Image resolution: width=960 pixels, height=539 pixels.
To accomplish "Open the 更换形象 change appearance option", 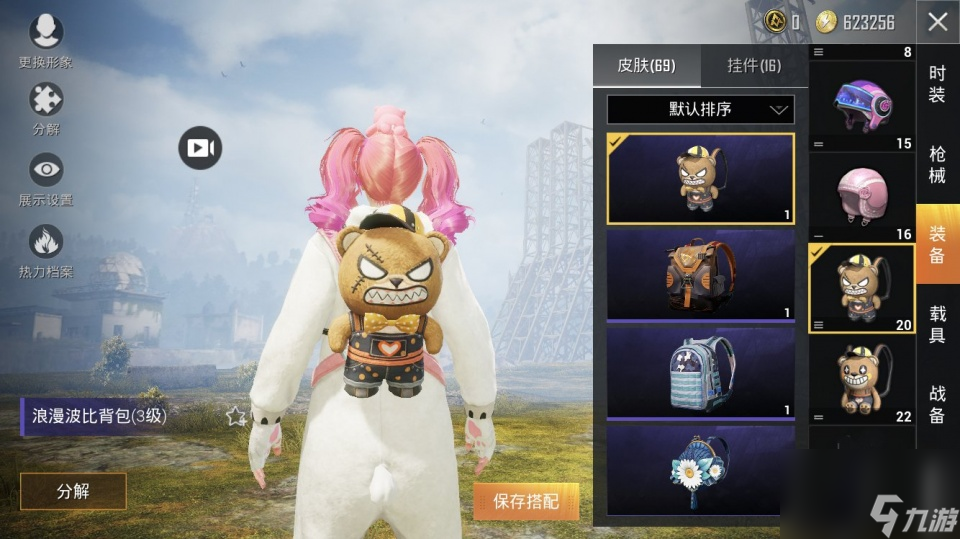I will point(45,33).
